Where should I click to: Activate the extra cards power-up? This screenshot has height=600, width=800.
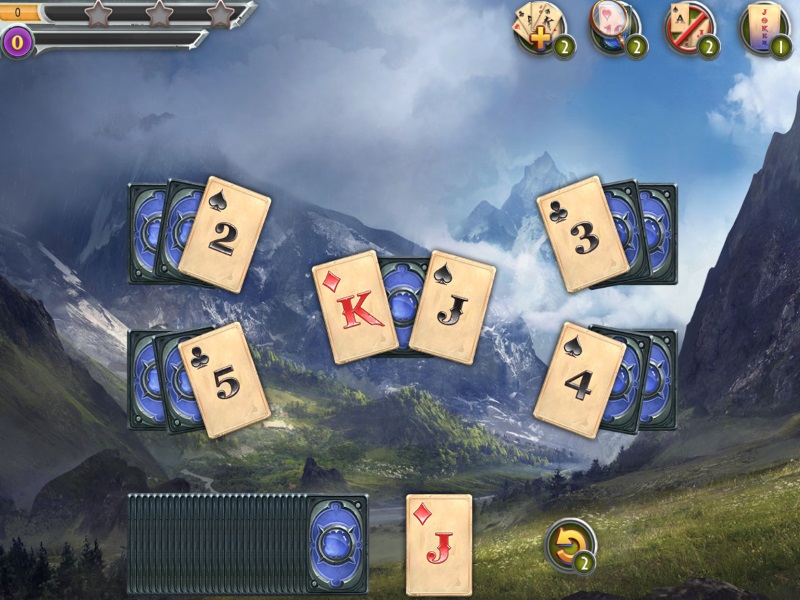coord(538,27)
